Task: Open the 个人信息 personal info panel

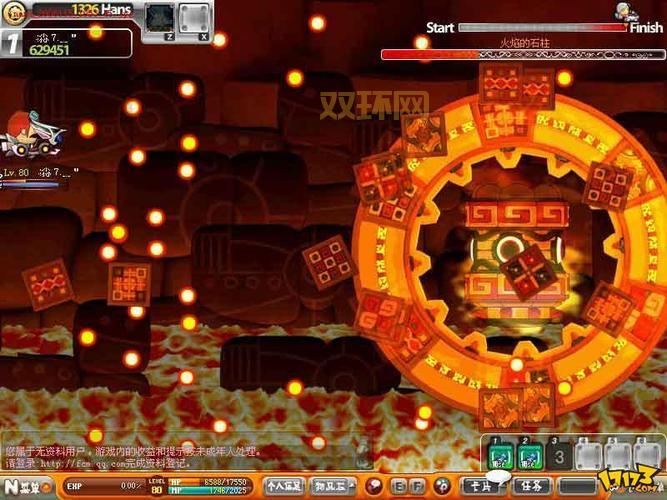Action: [x=285, y=486]
